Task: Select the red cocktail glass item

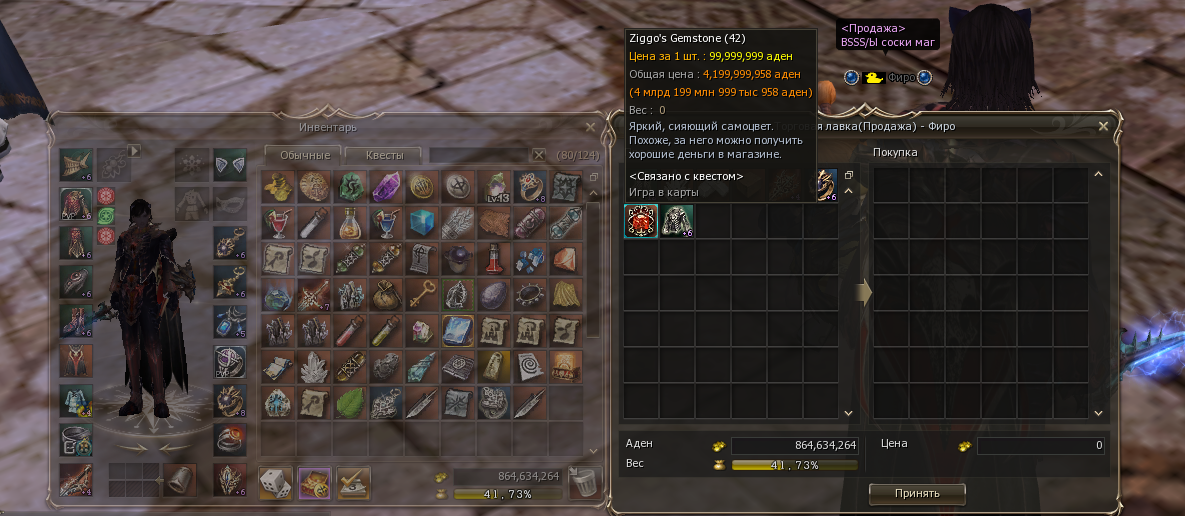Action: (x=277, y=222)
